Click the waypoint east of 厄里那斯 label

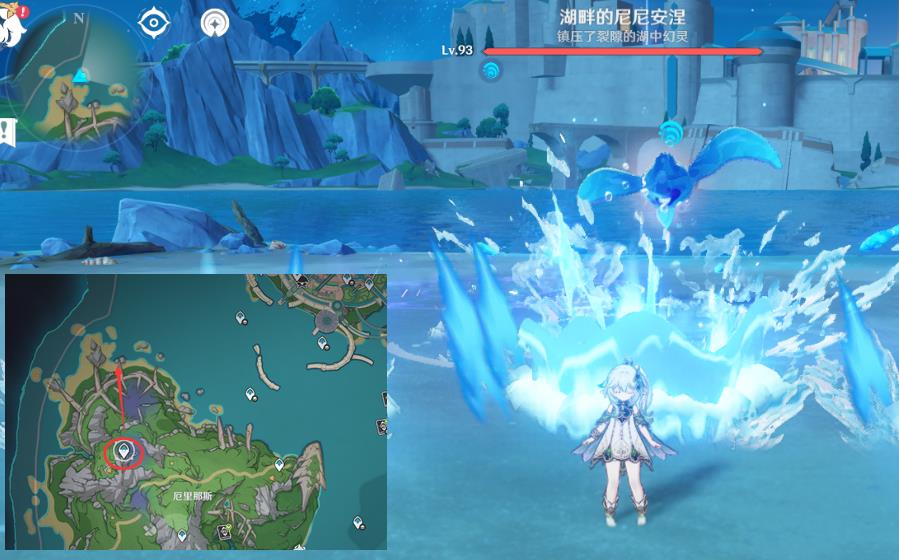pyautogui.click(x=279, y=465)
